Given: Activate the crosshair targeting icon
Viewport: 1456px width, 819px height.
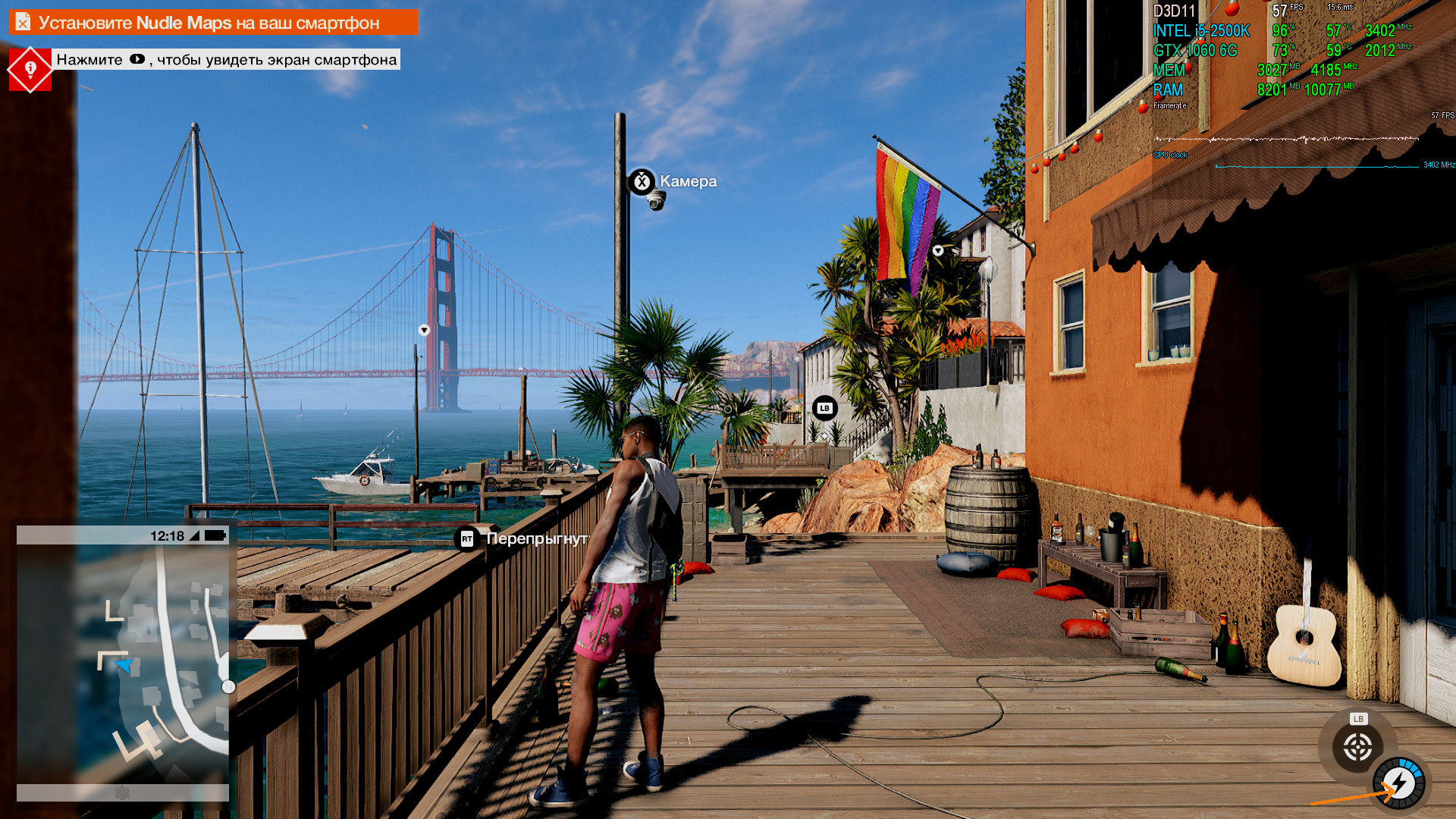Looking at the screenshot, I should [x=1357, y=748].
